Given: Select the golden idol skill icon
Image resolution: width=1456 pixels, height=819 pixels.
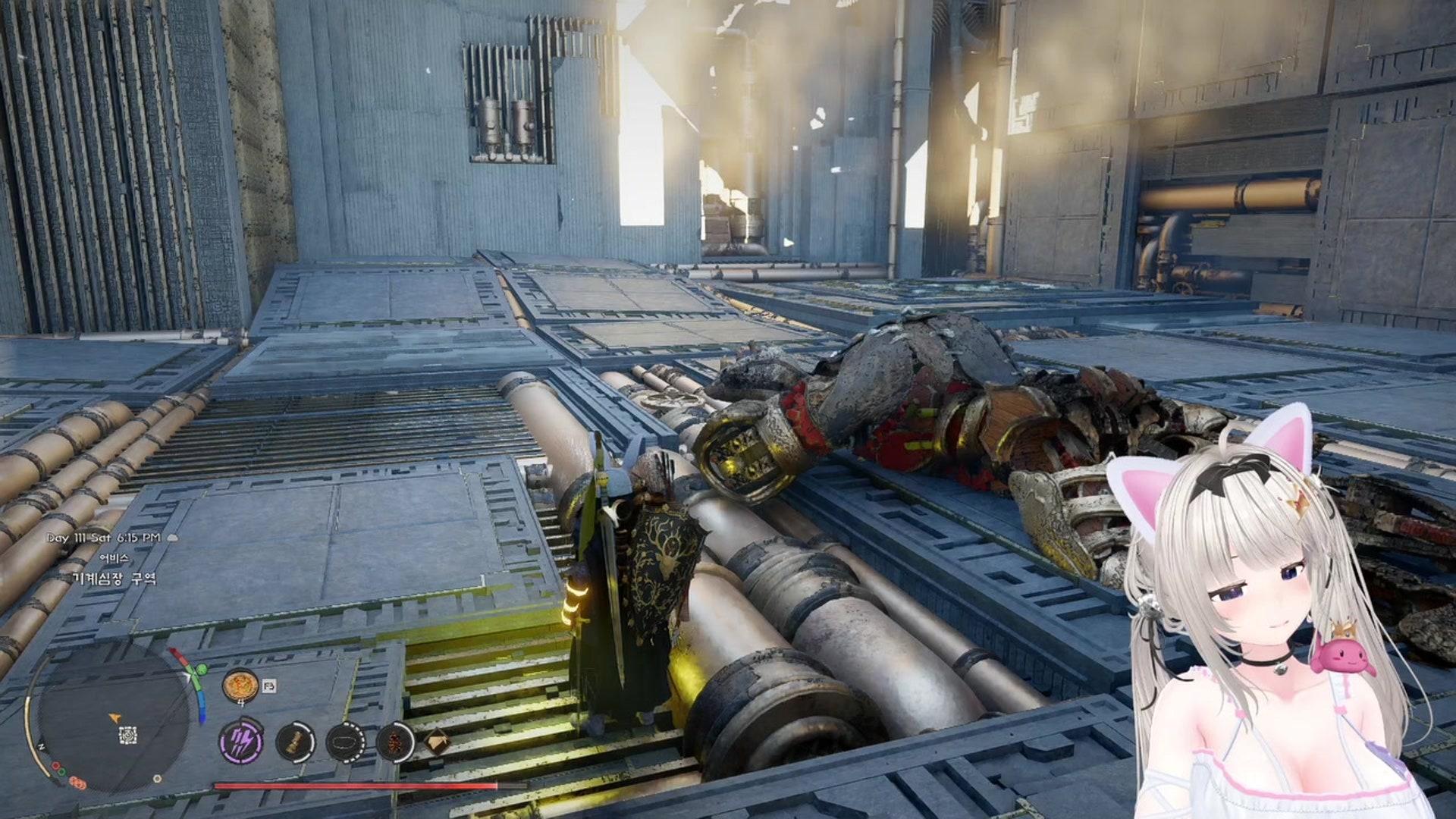Looking at the screenshot, I should click(x=295, y=742).
